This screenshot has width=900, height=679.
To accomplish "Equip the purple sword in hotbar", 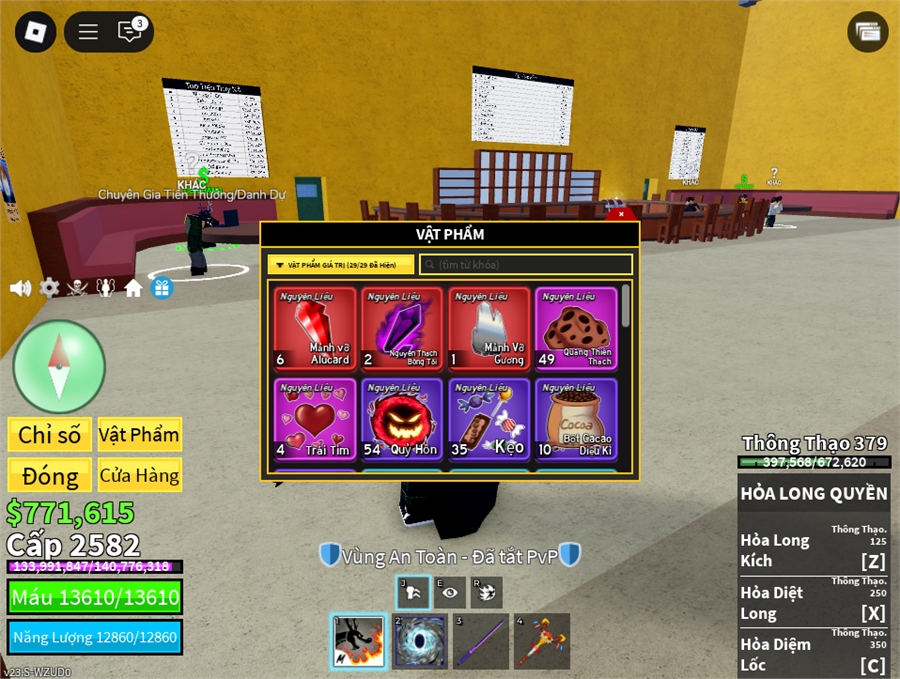I will click(481, 641).
